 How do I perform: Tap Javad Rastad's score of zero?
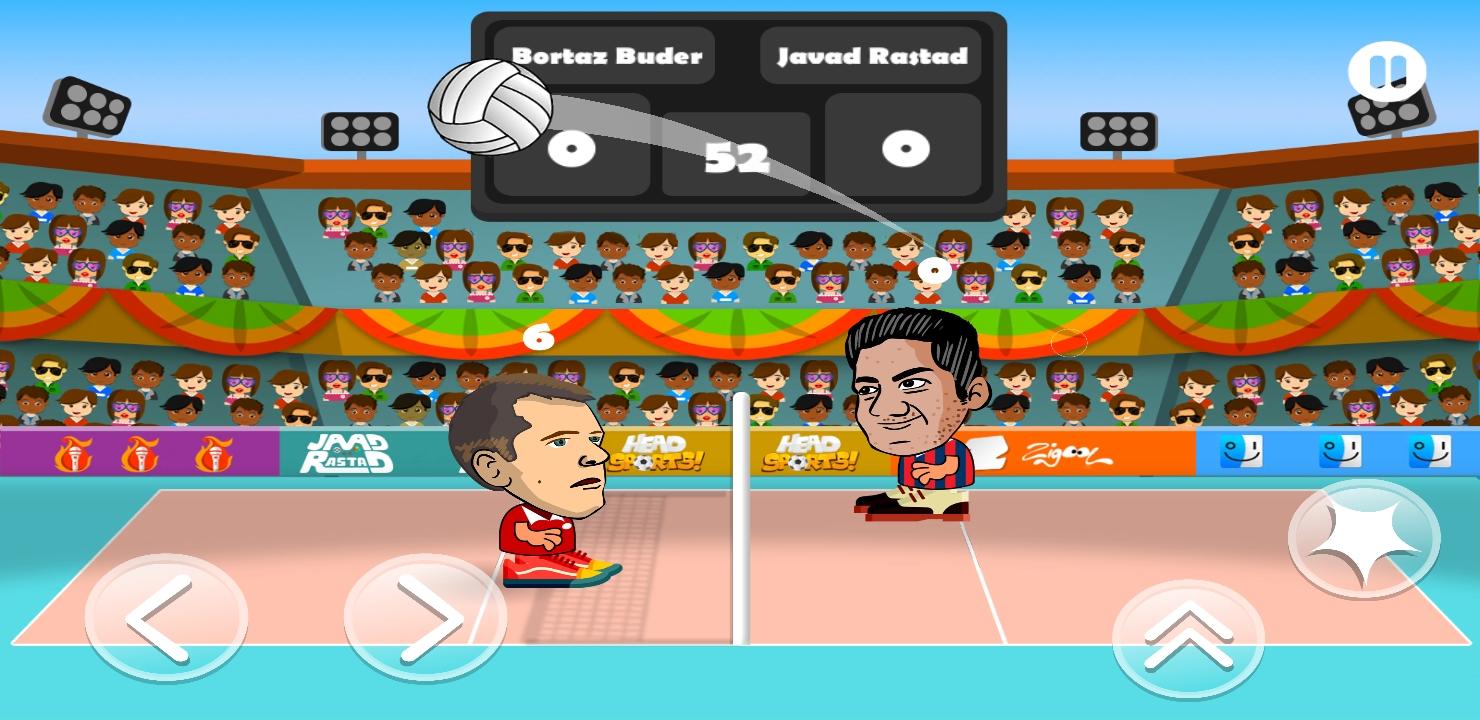click(906, 148)
